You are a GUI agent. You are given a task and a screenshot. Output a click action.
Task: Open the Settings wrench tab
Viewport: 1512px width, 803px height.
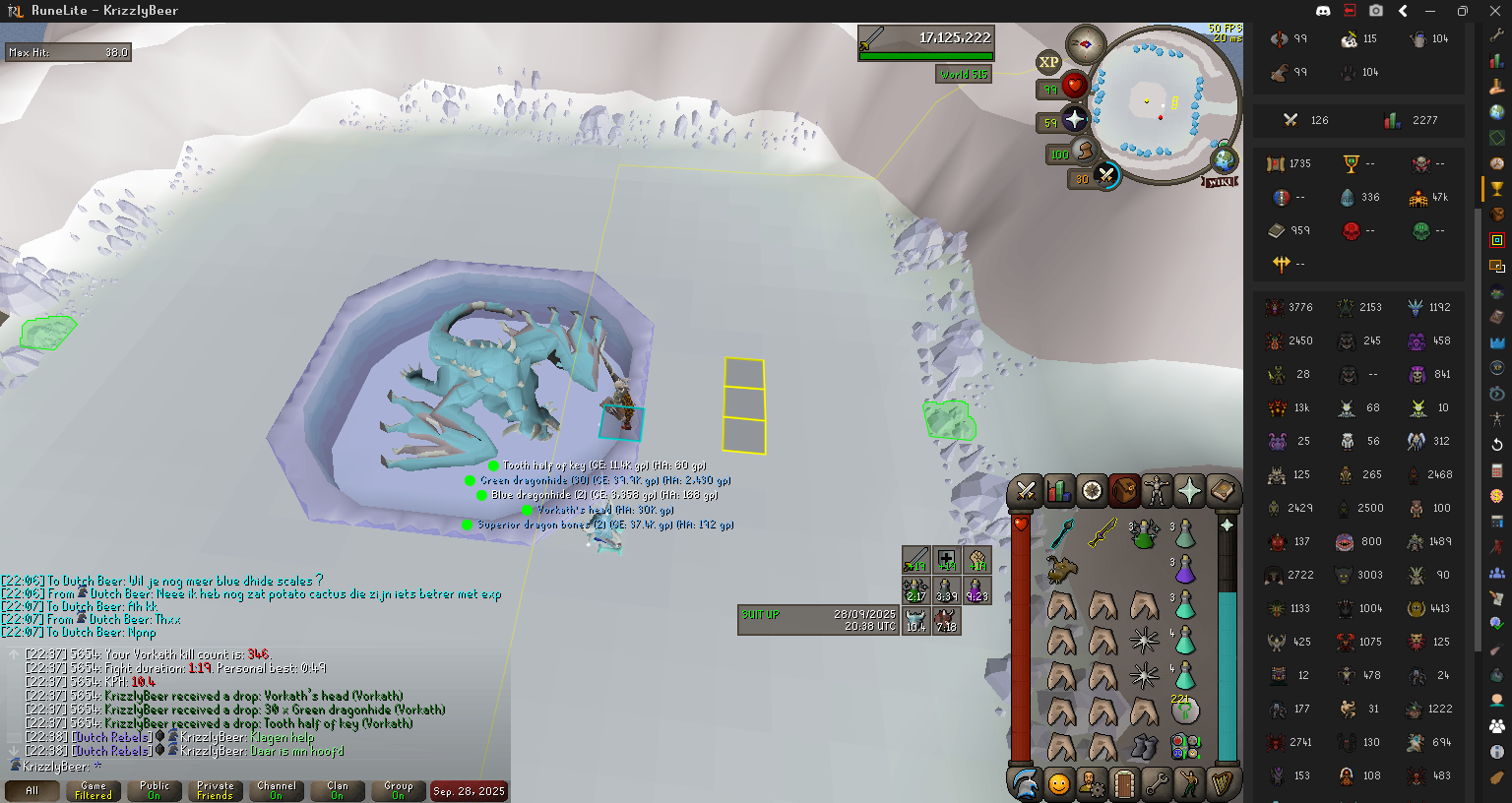tap(1157, 784)
